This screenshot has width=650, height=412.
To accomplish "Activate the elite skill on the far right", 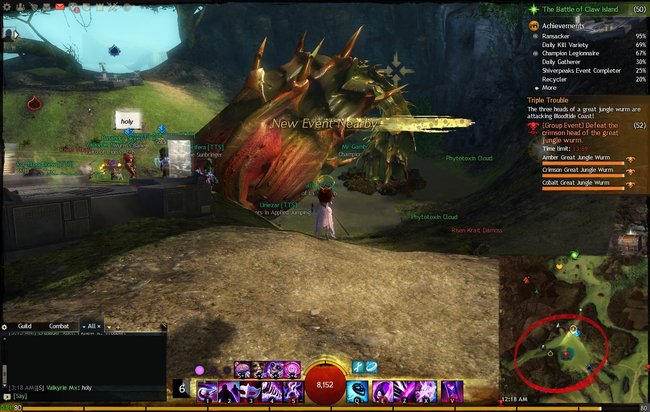I will [x=453, y=390].
